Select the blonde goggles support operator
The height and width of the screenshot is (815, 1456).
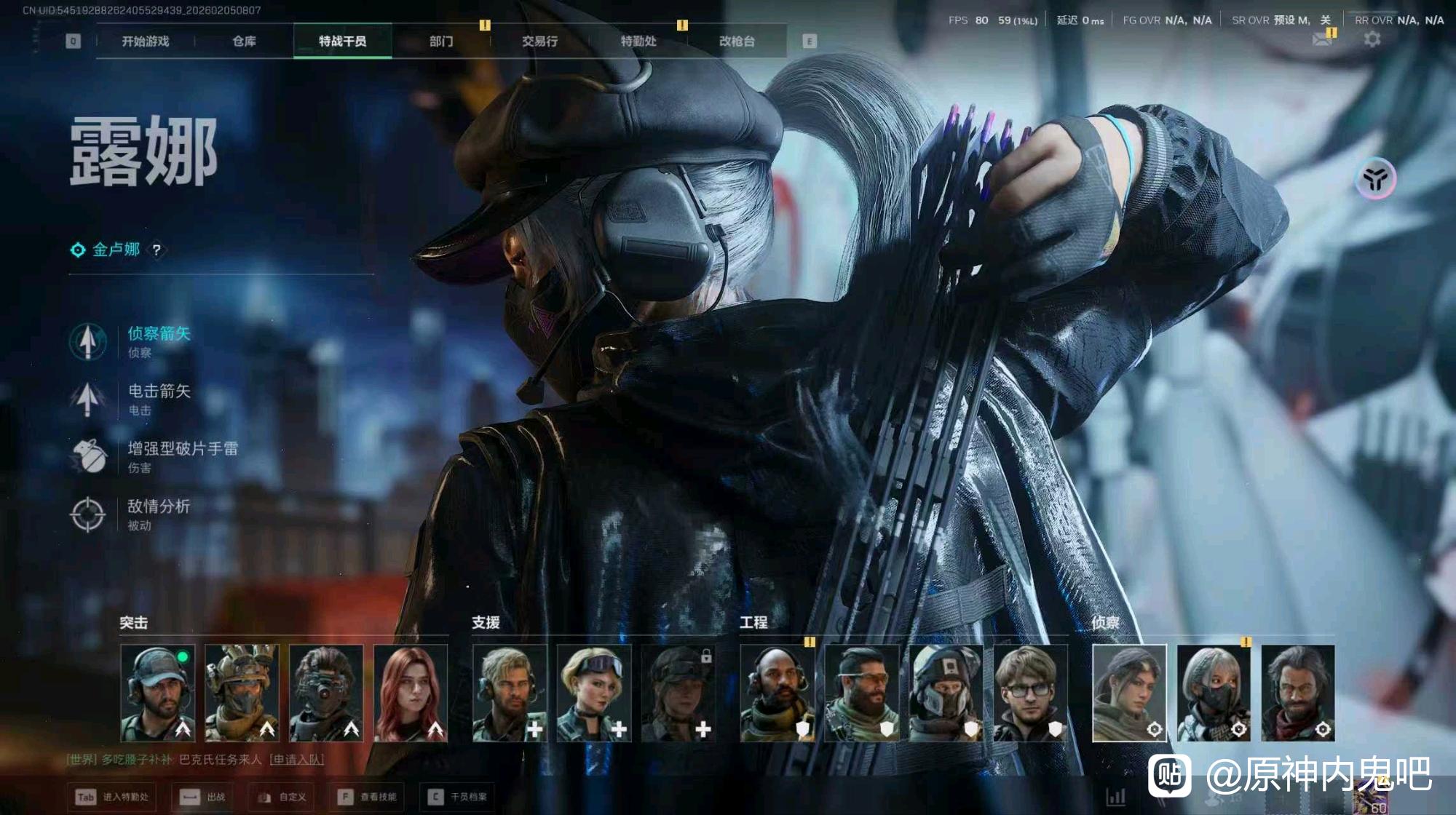(x=594, y=693)
